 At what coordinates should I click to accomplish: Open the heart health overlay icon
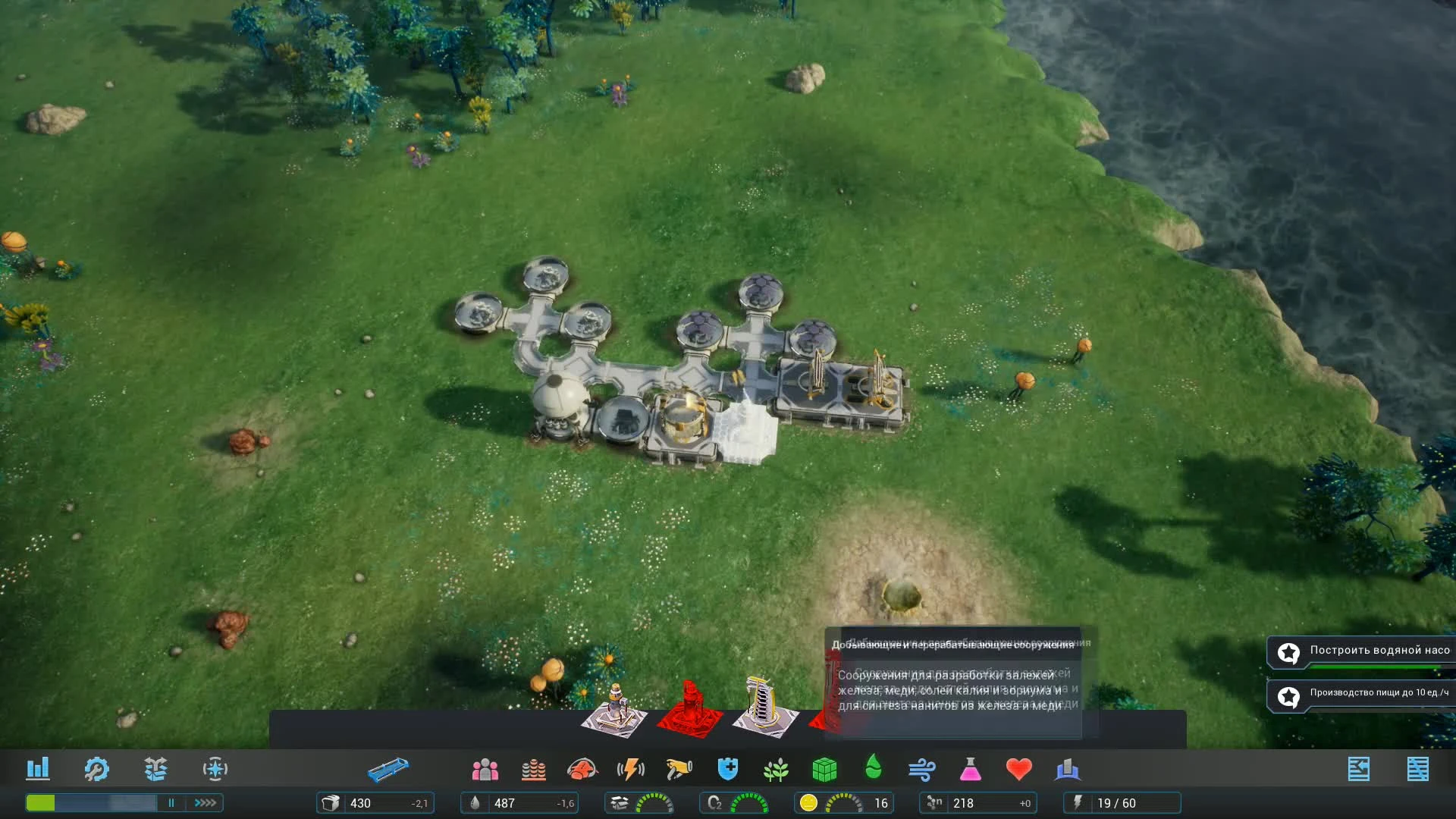(1019, 769)
